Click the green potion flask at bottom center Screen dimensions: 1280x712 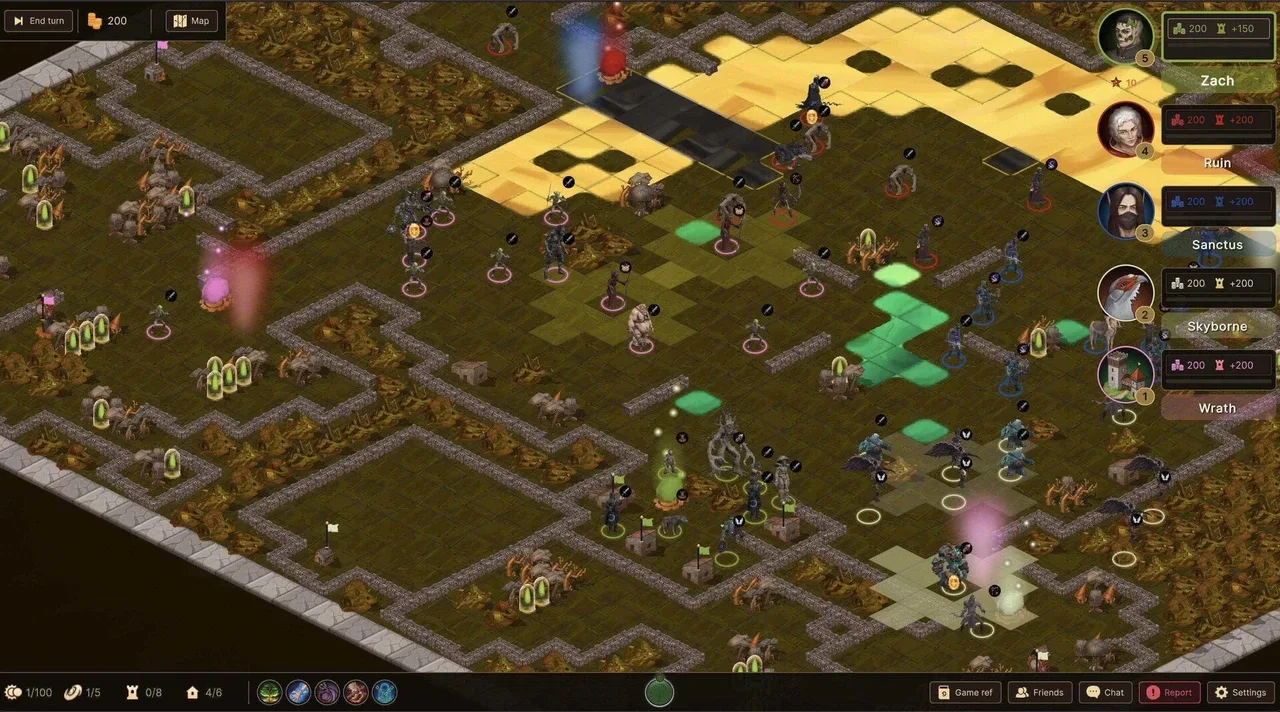tap(658, 691)
